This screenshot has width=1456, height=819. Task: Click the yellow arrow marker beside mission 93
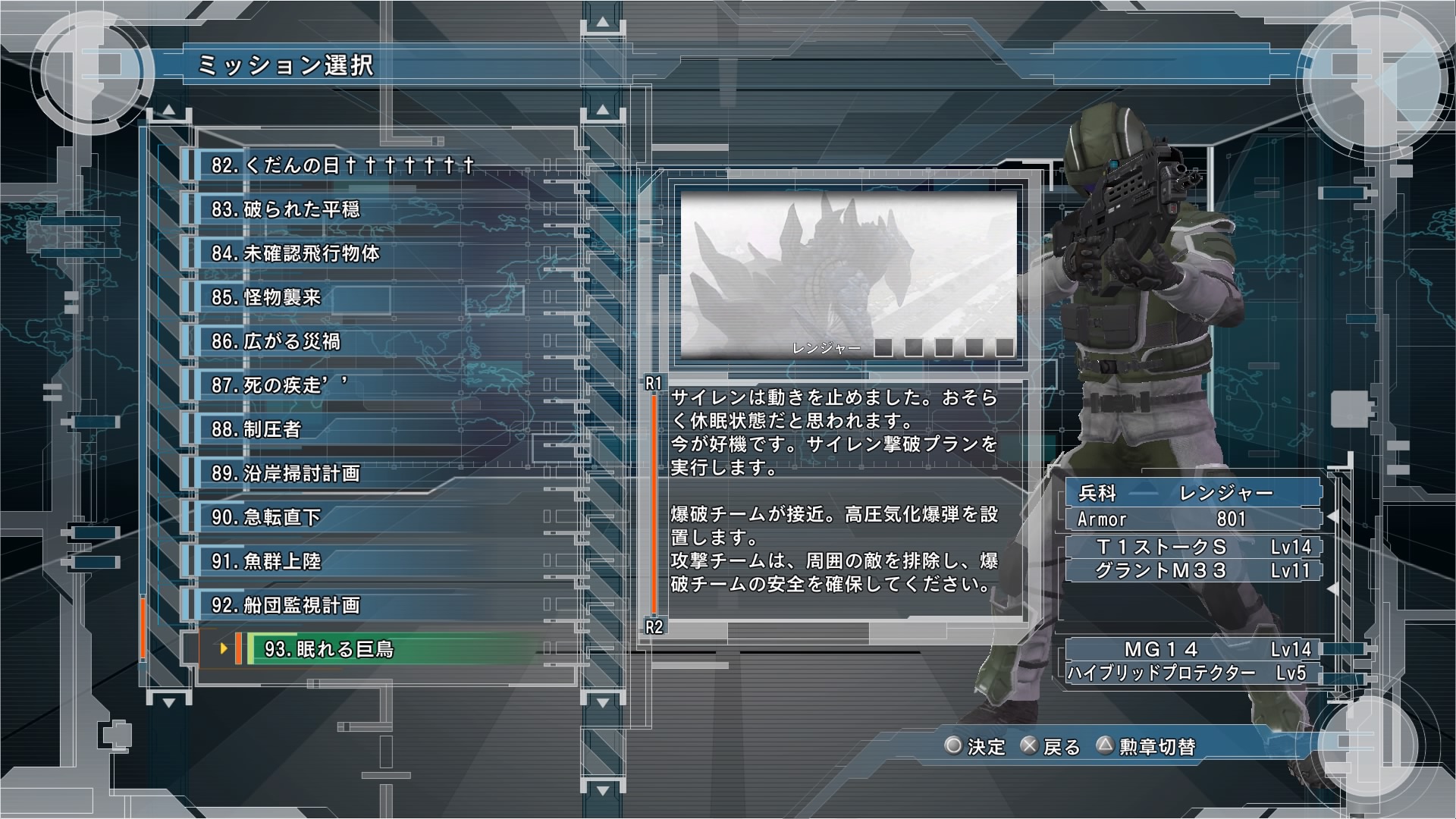(222, 650)
